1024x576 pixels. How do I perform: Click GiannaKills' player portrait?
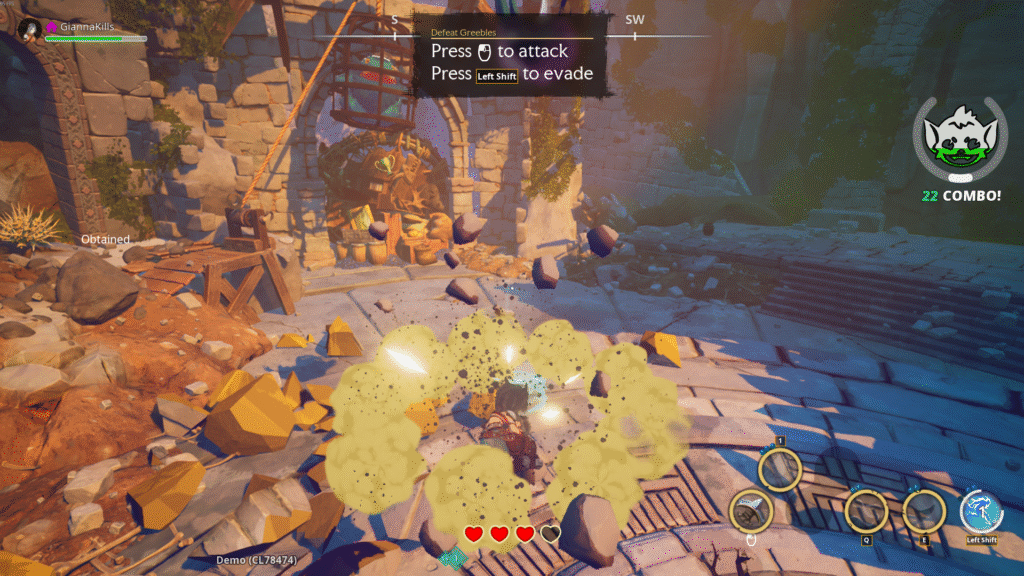(29, 30)
